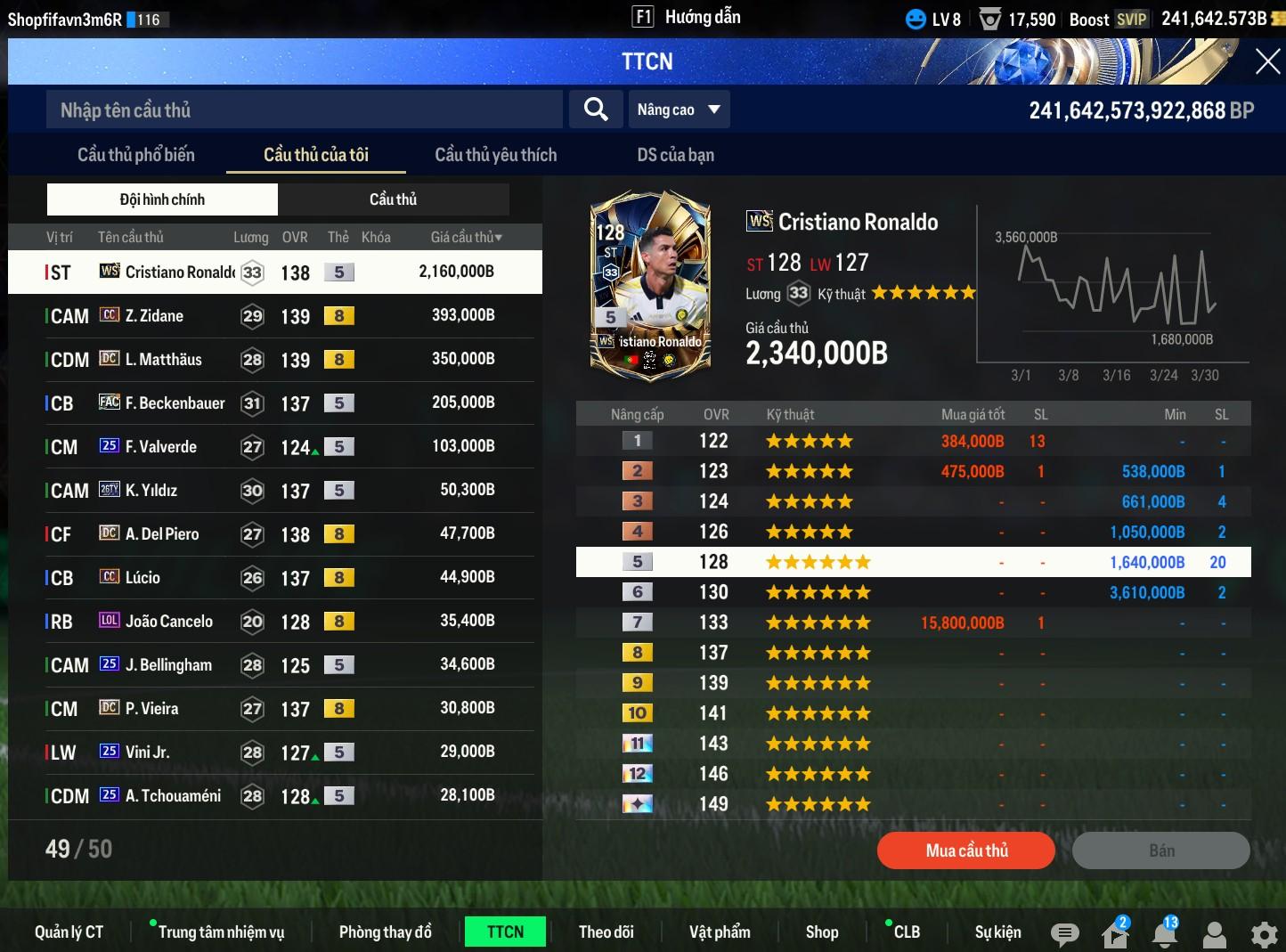The width and height of the screenshot is (1286, 952).
Task: Open the gear settings icon
Action: coord(1264,934)
